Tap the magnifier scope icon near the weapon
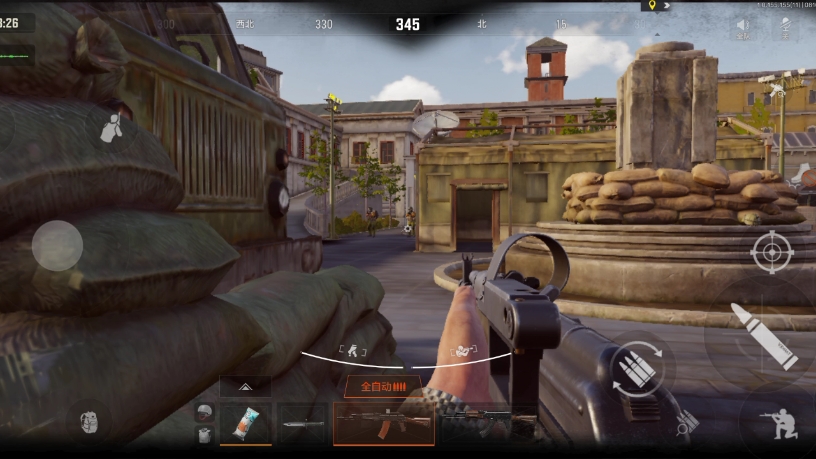The height and width of the screenshot is (459, 816). coord(686,424)
